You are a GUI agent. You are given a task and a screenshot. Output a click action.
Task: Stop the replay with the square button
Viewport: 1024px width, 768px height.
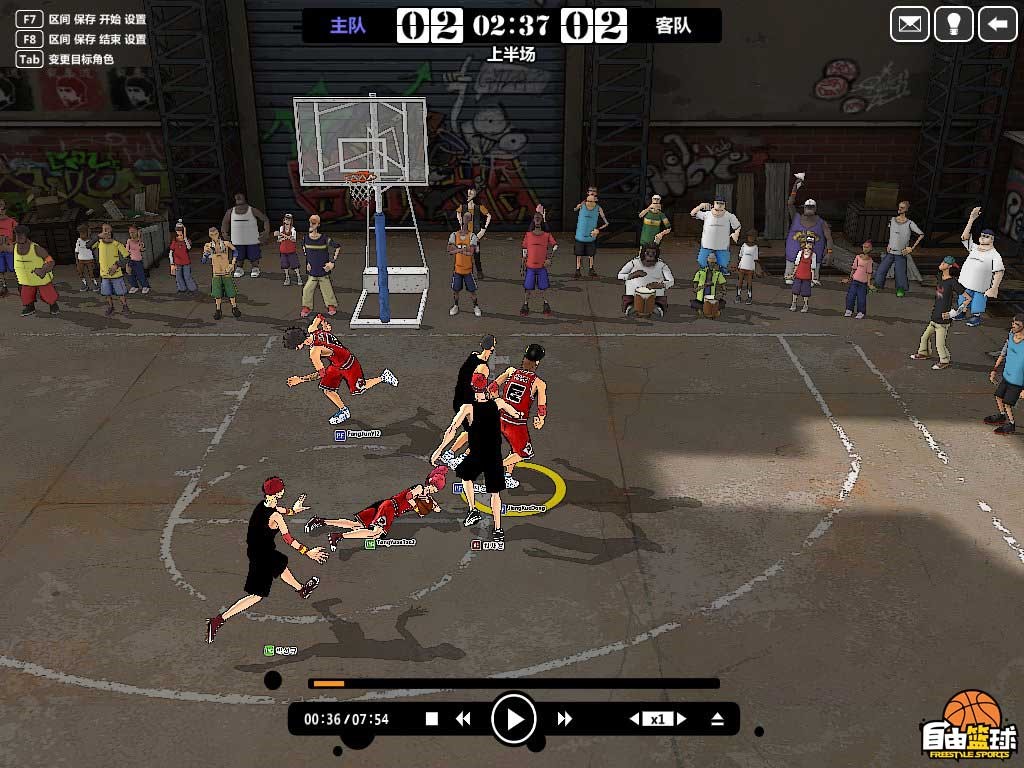(432, 718)
